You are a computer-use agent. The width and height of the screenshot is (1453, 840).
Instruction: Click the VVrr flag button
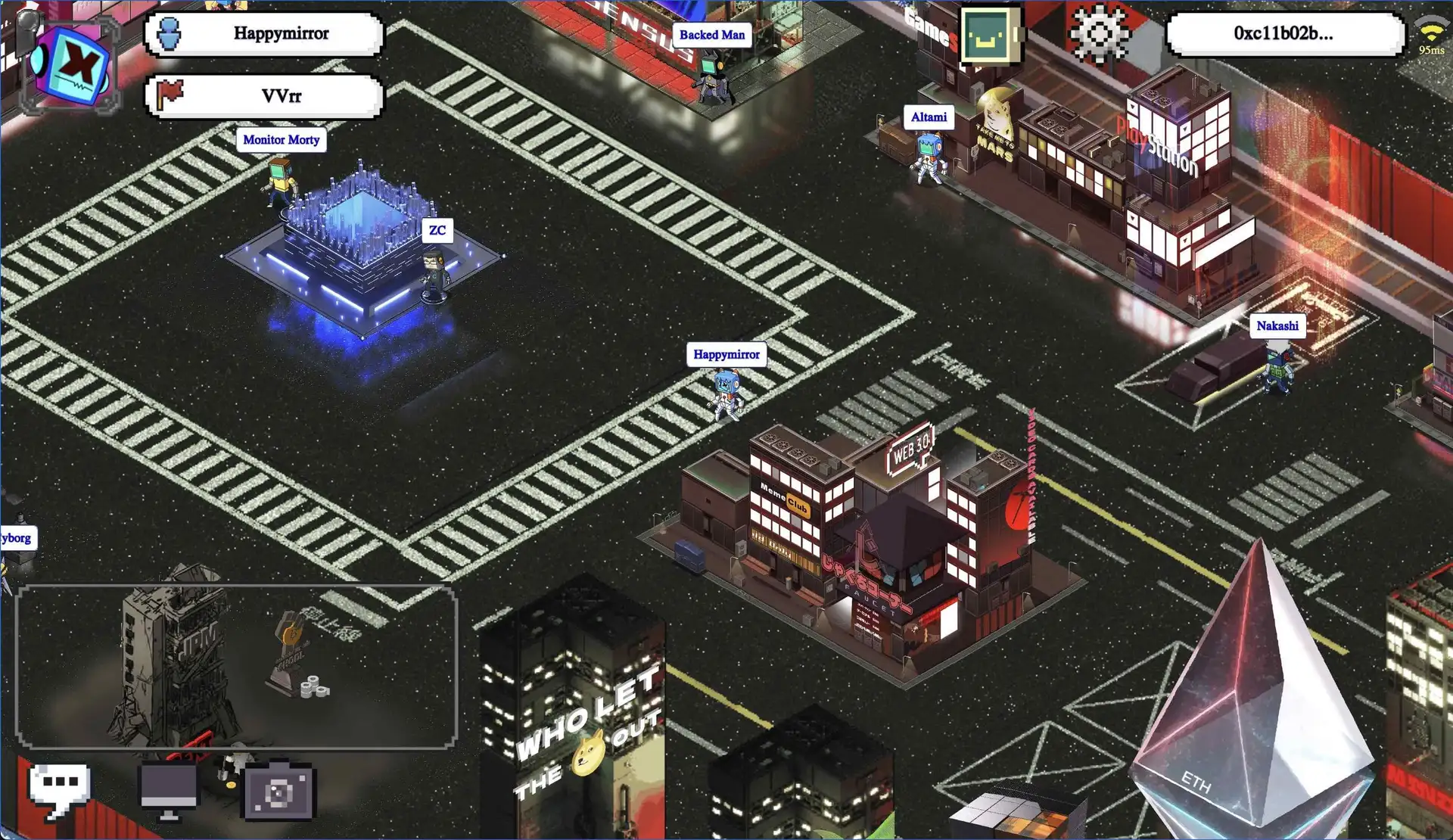pyautogui.click(x=264, y=96)
